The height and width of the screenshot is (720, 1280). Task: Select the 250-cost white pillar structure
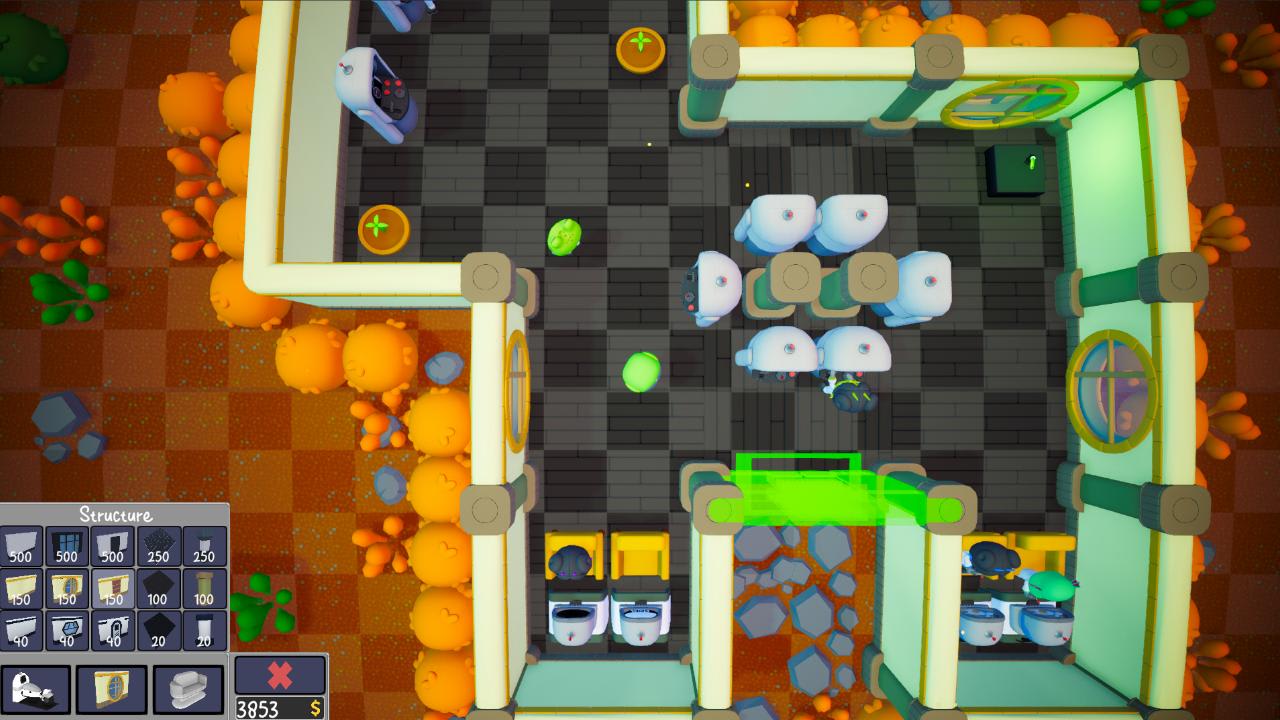pyautogui.click(x=204, y=545)
